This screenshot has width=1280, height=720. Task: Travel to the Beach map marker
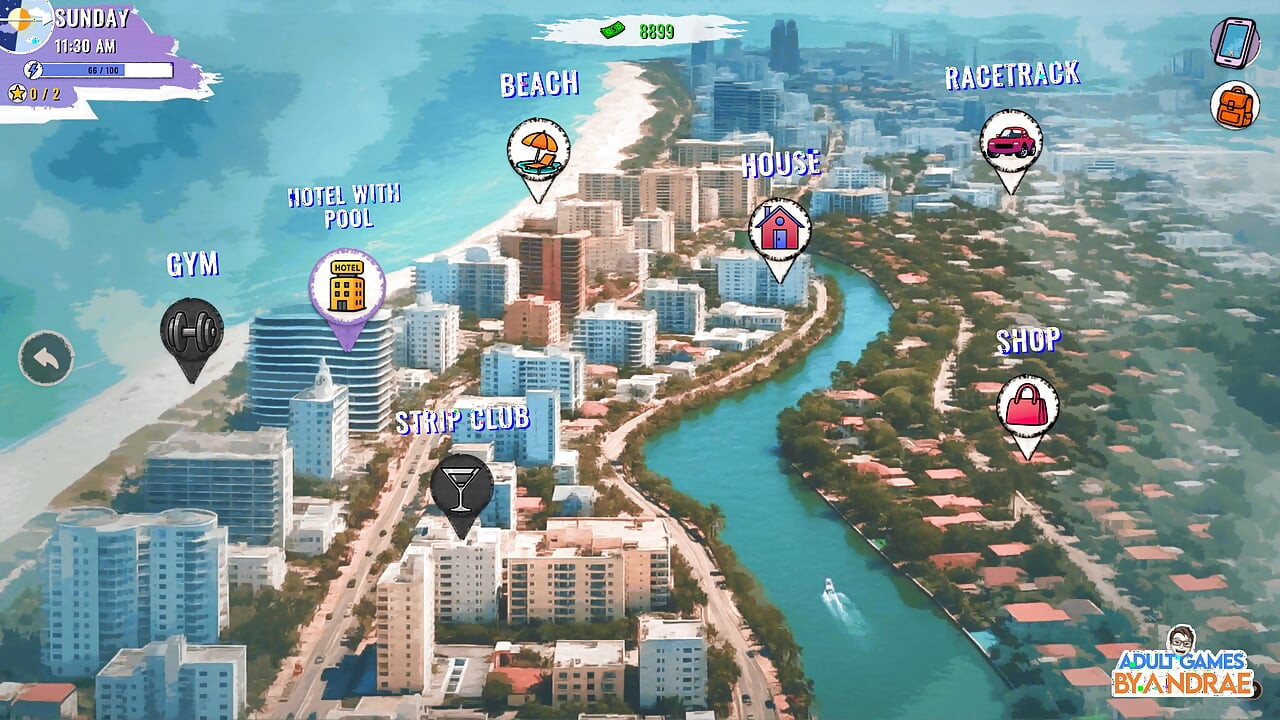[x=538, y=152]
